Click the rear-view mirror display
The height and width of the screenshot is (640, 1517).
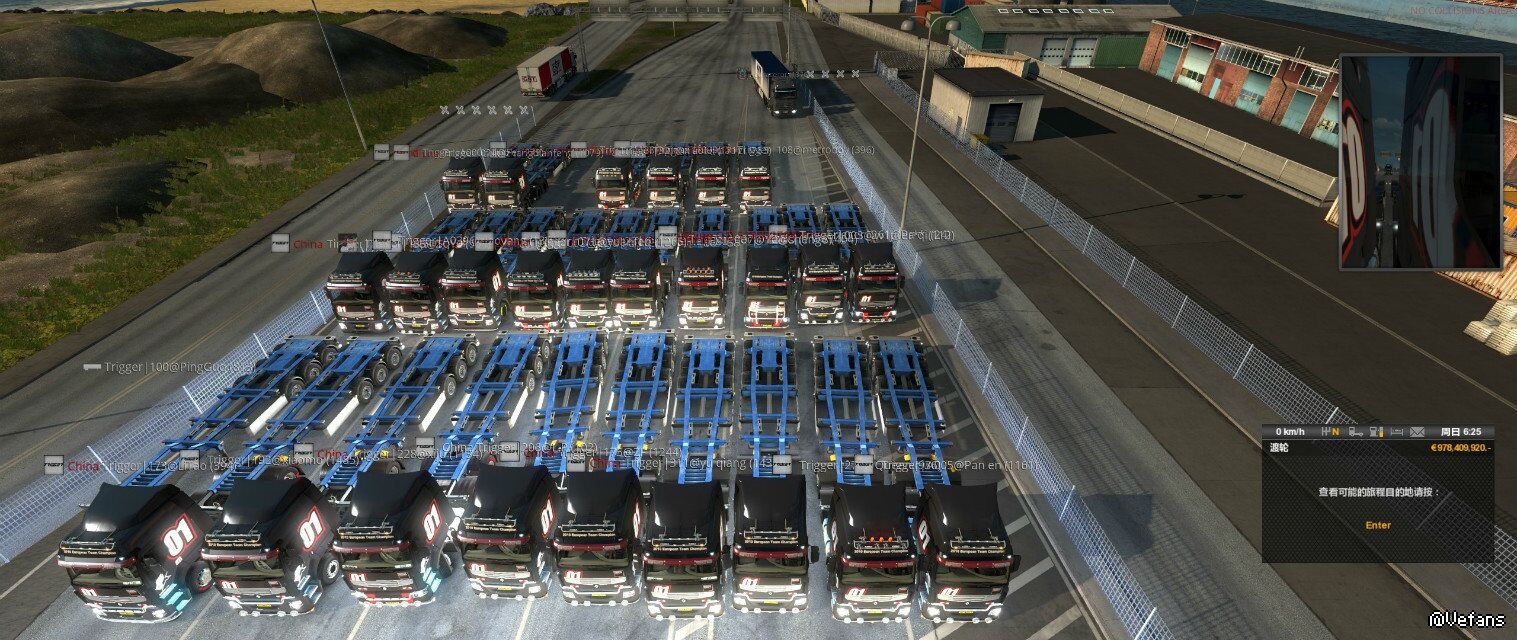click(x=1420, y=162)
